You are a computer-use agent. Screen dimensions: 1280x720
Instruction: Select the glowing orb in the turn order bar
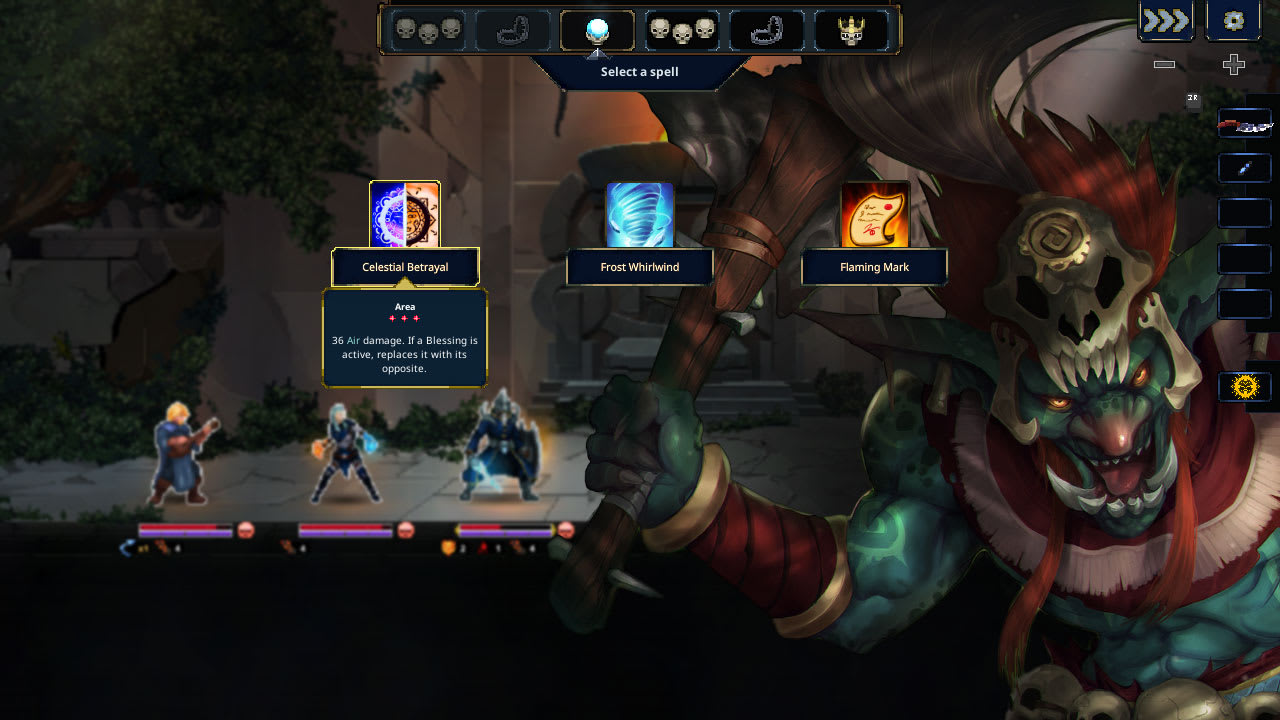596,30
